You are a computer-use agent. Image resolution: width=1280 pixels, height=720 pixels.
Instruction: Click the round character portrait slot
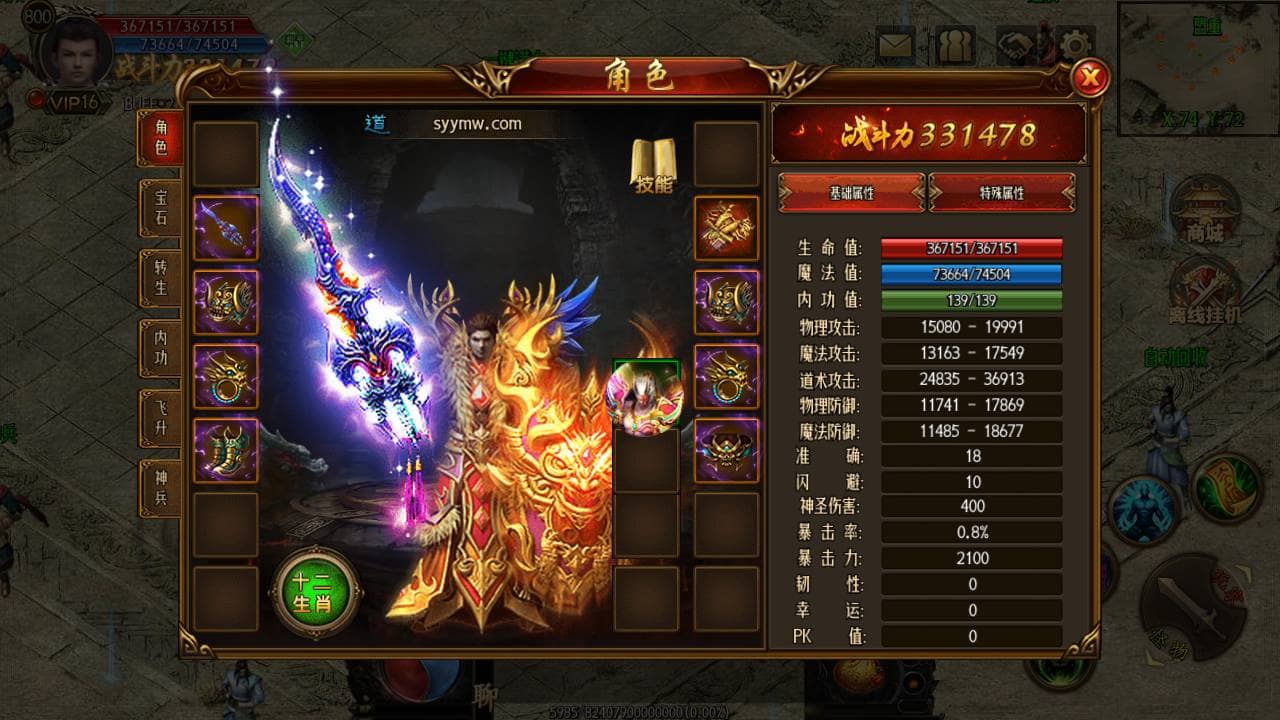tap(645, 397)
